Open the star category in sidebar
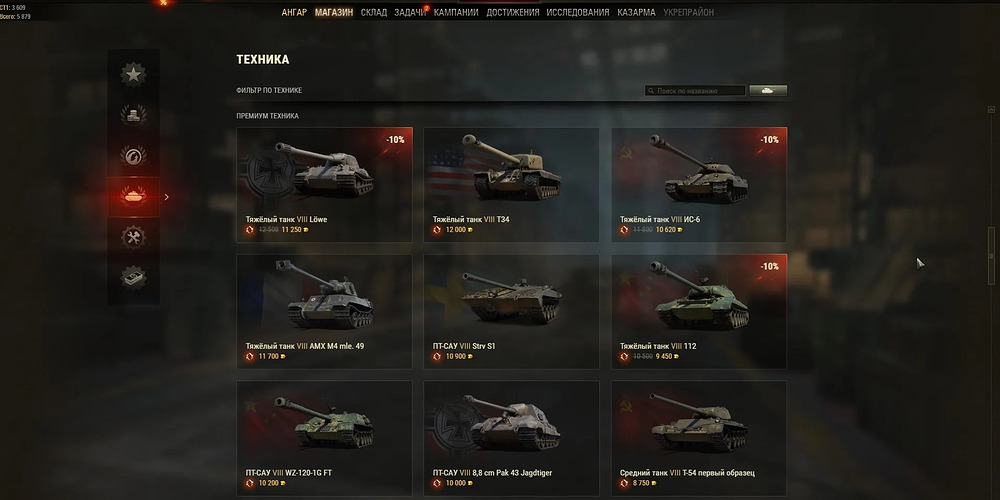 click(133, 73)
